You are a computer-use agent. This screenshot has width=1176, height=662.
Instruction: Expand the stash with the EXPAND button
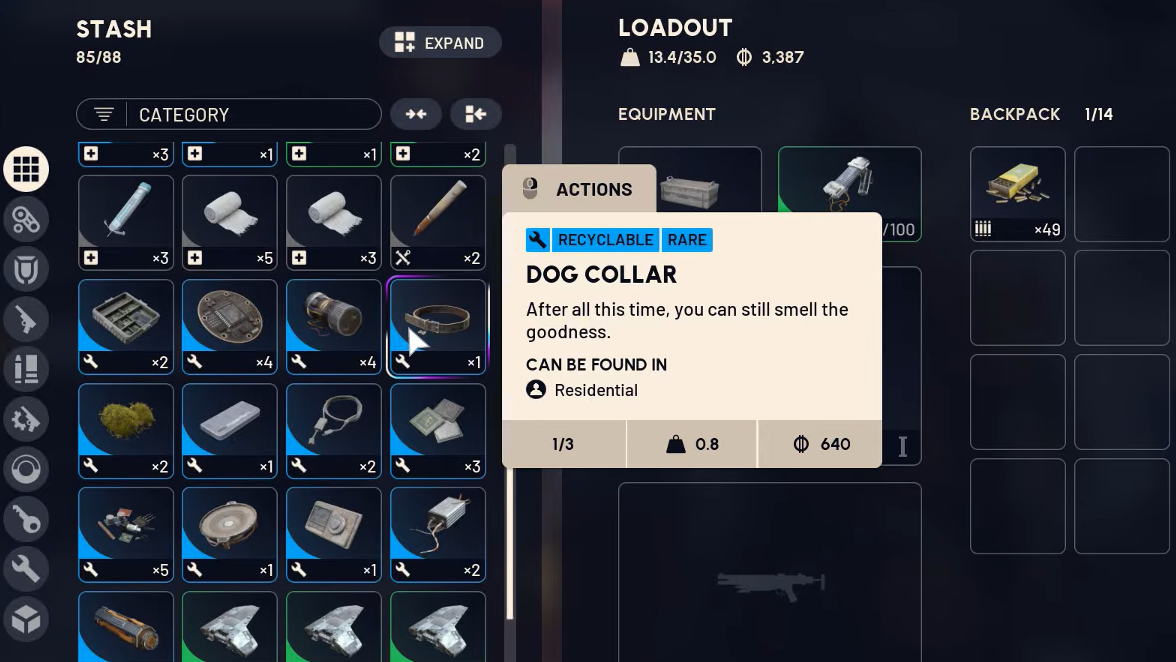(x=440, y=43)
